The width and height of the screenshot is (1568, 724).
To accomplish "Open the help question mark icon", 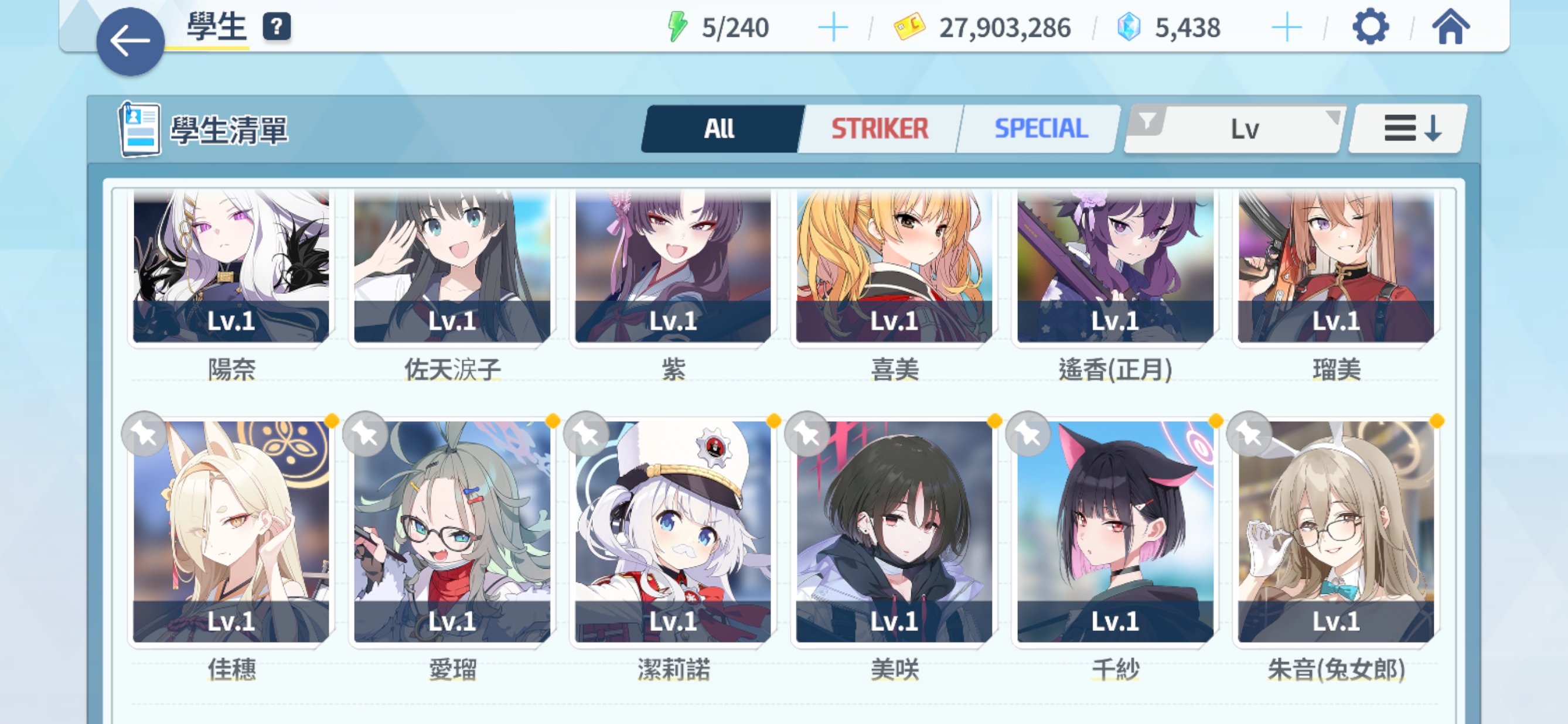I will (277, 27).
